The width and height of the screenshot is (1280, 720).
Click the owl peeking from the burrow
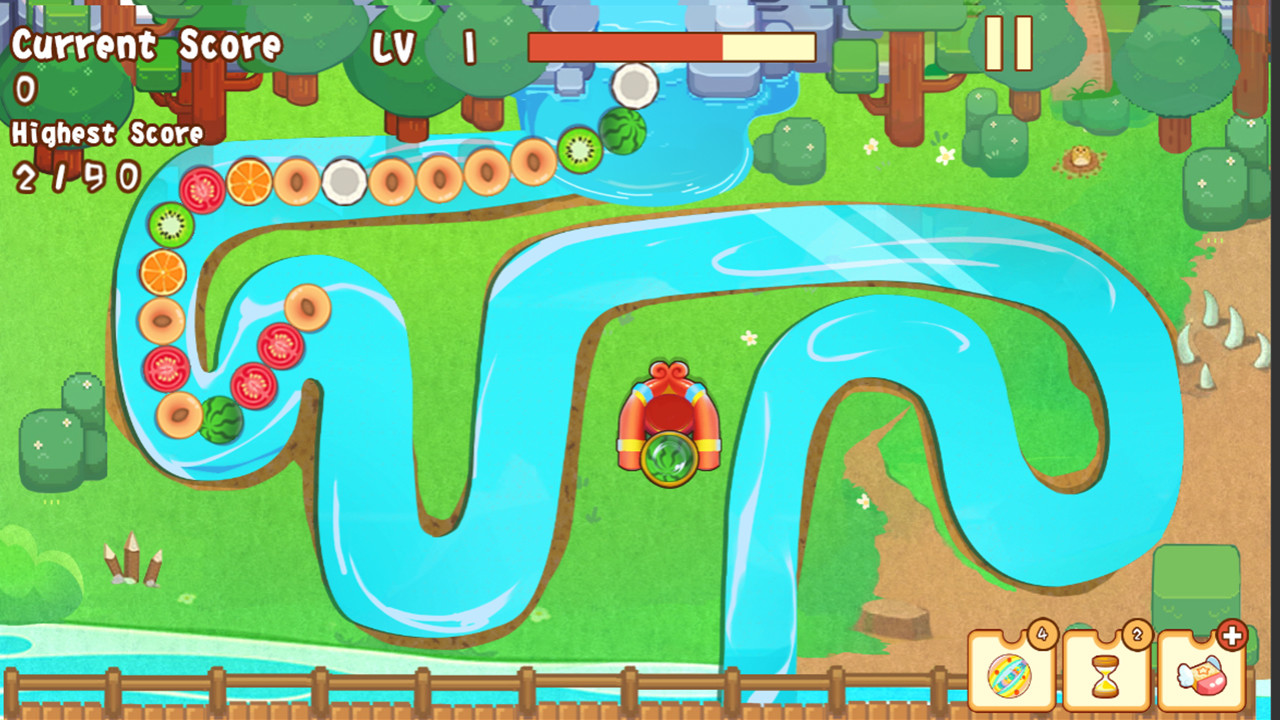pyautogui.click(x=1080, y=157)
